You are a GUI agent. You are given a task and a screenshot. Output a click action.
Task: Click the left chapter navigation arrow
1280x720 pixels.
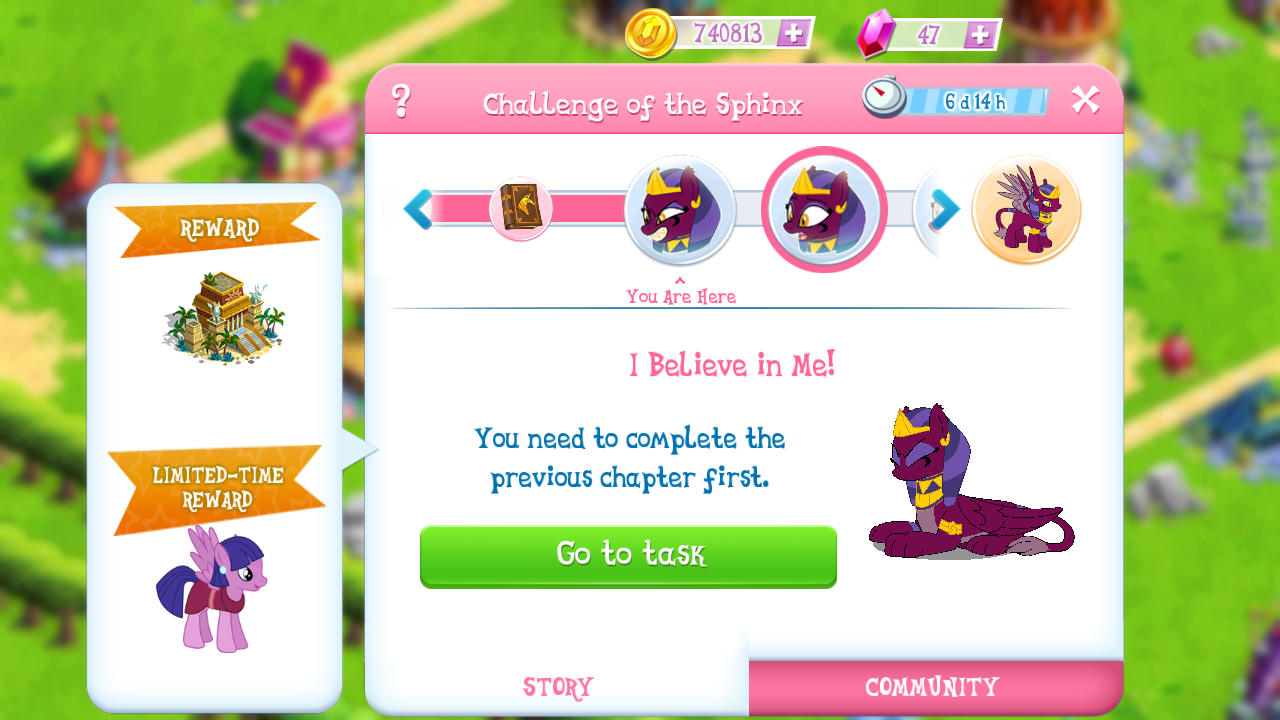click(x=420, y=210)
